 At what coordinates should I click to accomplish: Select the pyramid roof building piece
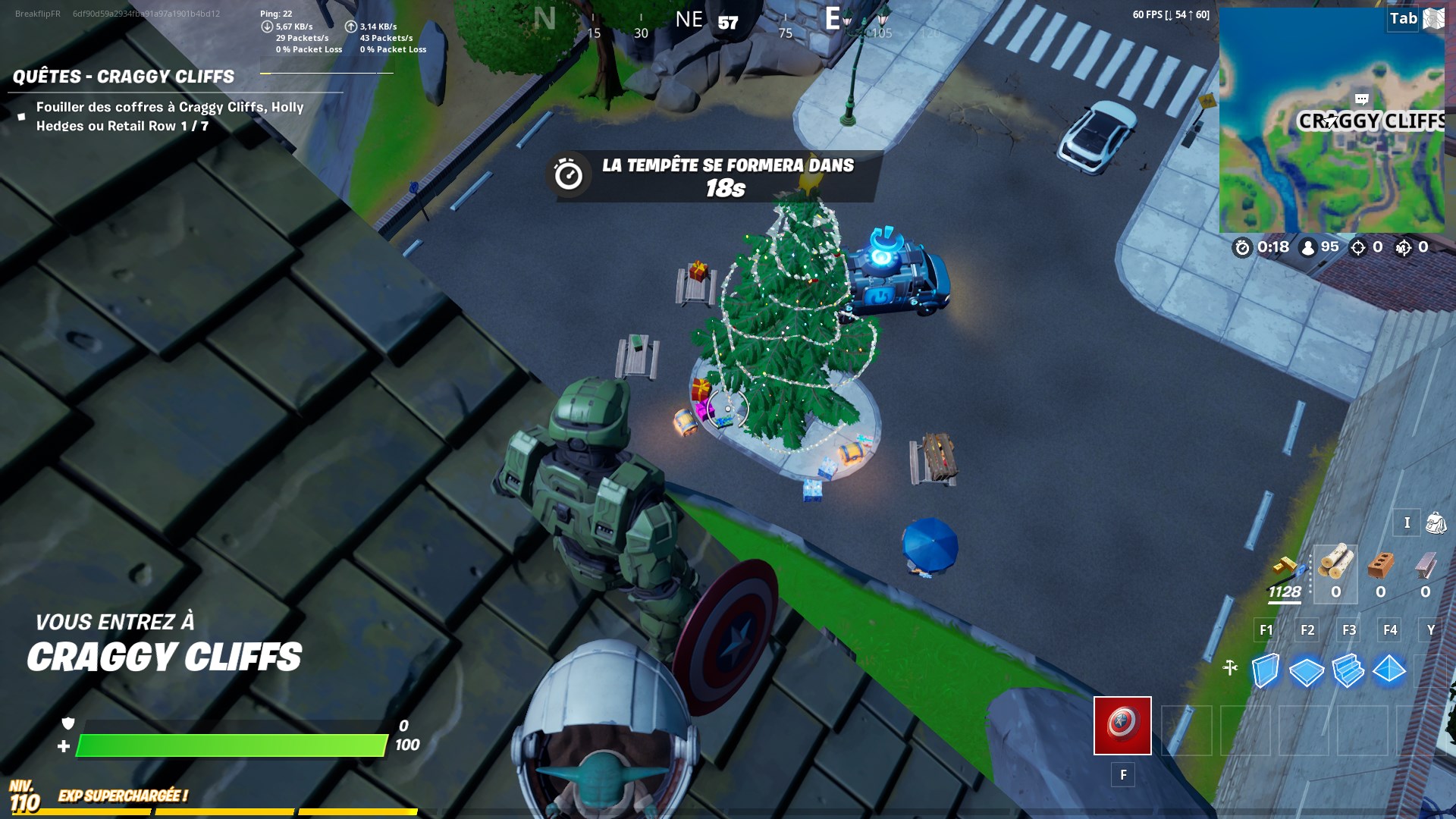pyautogui.click(x=1389, y=670)
